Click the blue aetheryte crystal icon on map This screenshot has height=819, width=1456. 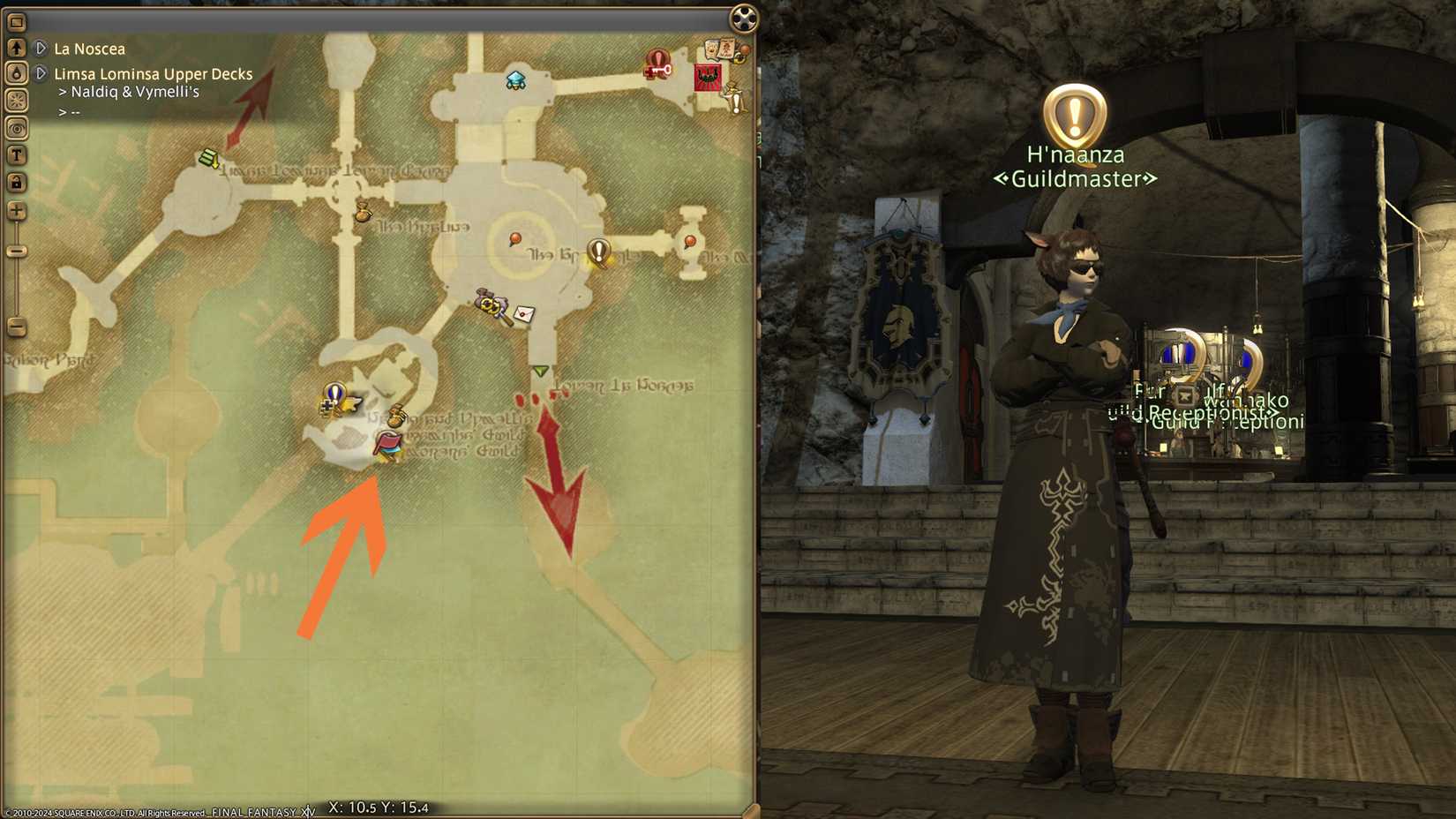click(x=514, y=79)
